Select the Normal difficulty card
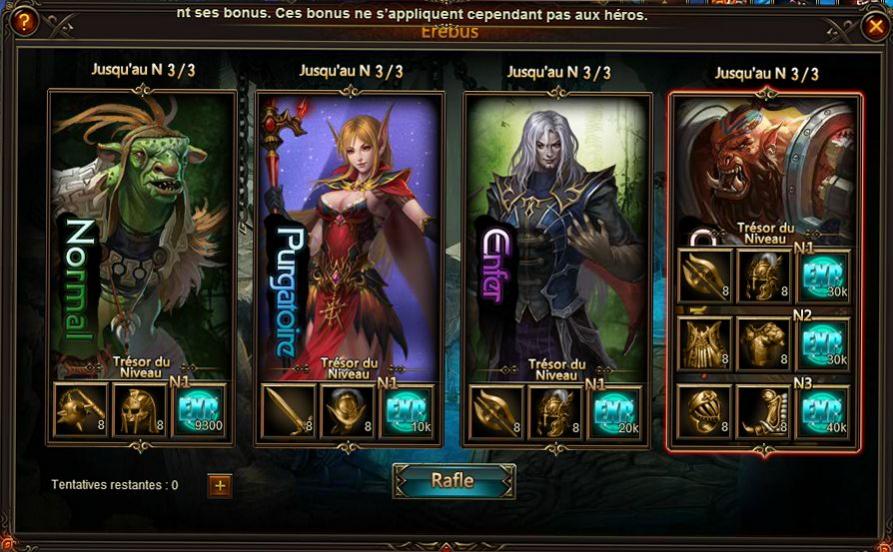The height and width of the screenshot is (552, 893). click(x=140, y=230)
